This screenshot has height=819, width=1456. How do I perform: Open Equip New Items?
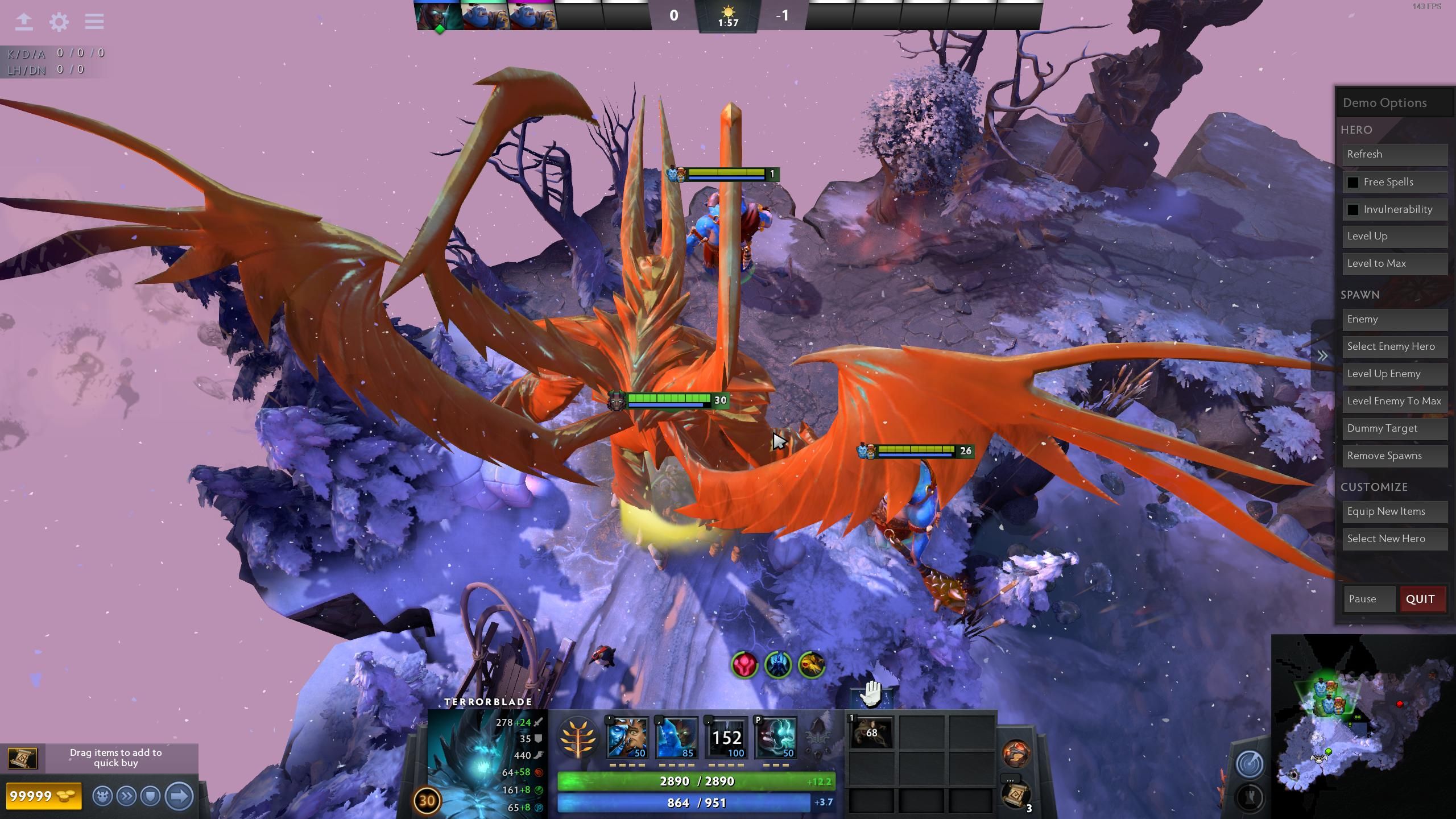pyautogui.click(x=1395, y=512)
